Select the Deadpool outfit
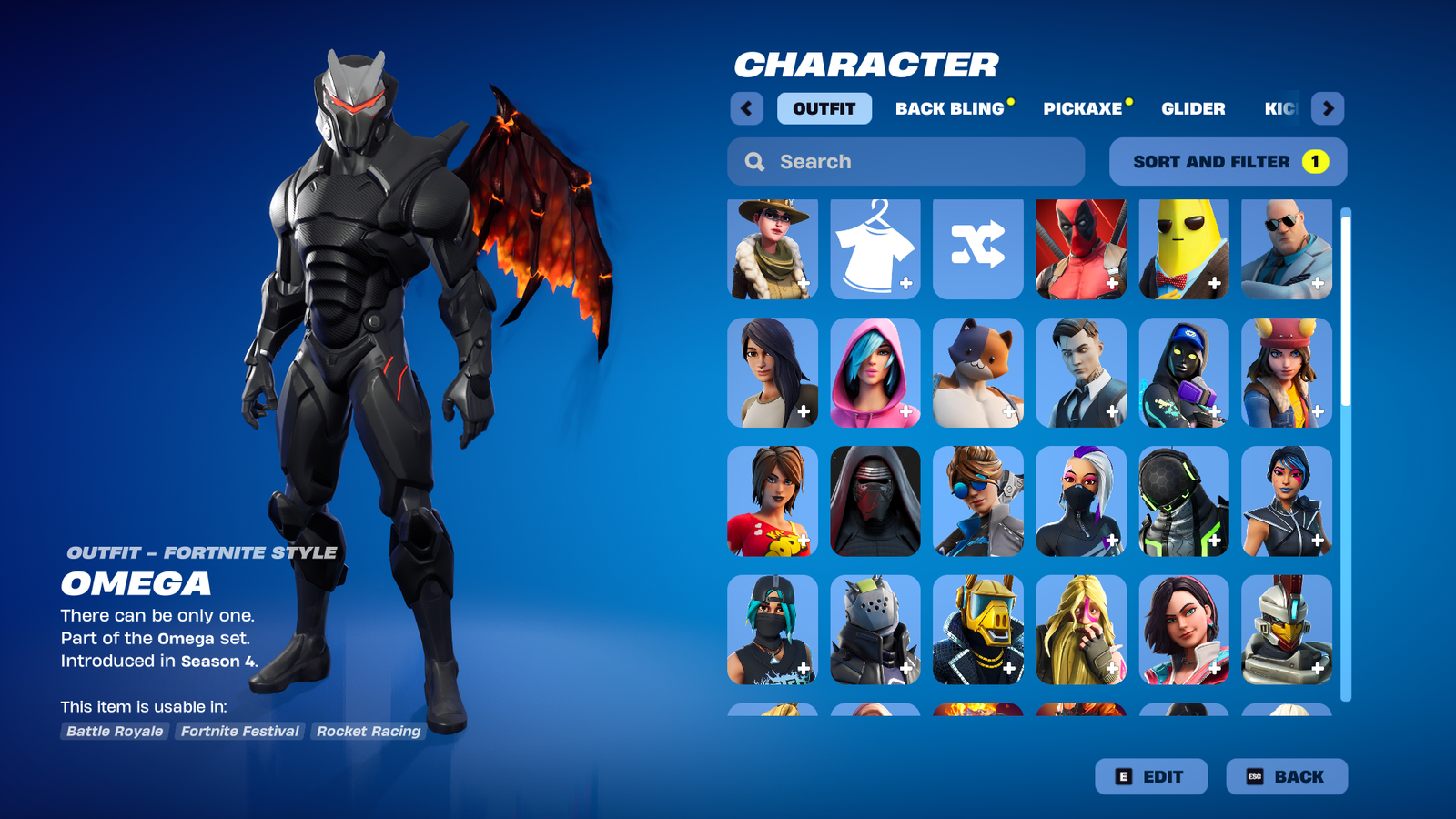The width and height of the screenshot is (1456, 819). pos(1081,249)
